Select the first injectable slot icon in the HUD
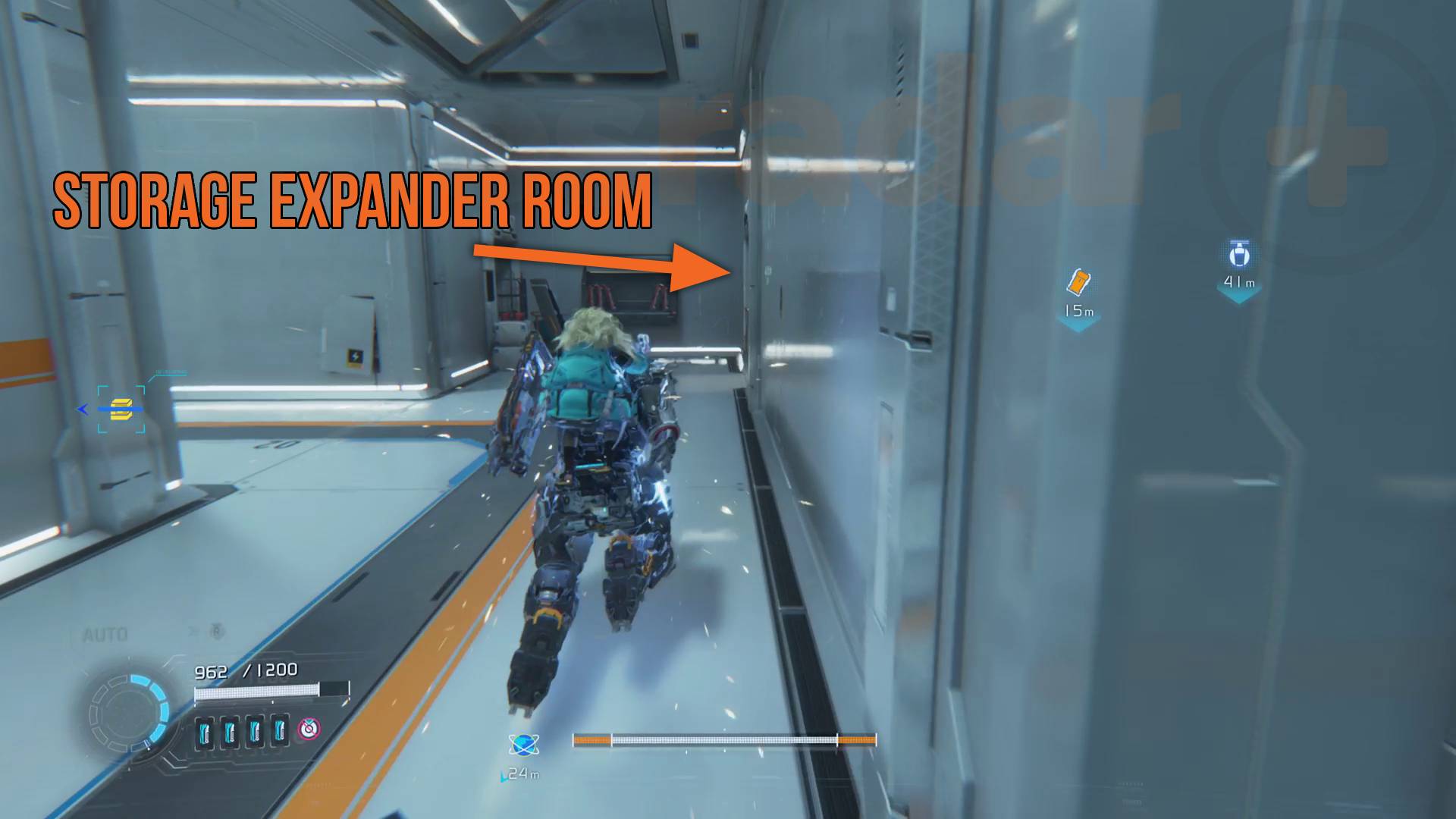Viewport: 1456px width, 819px height. [x=204, y=731]
